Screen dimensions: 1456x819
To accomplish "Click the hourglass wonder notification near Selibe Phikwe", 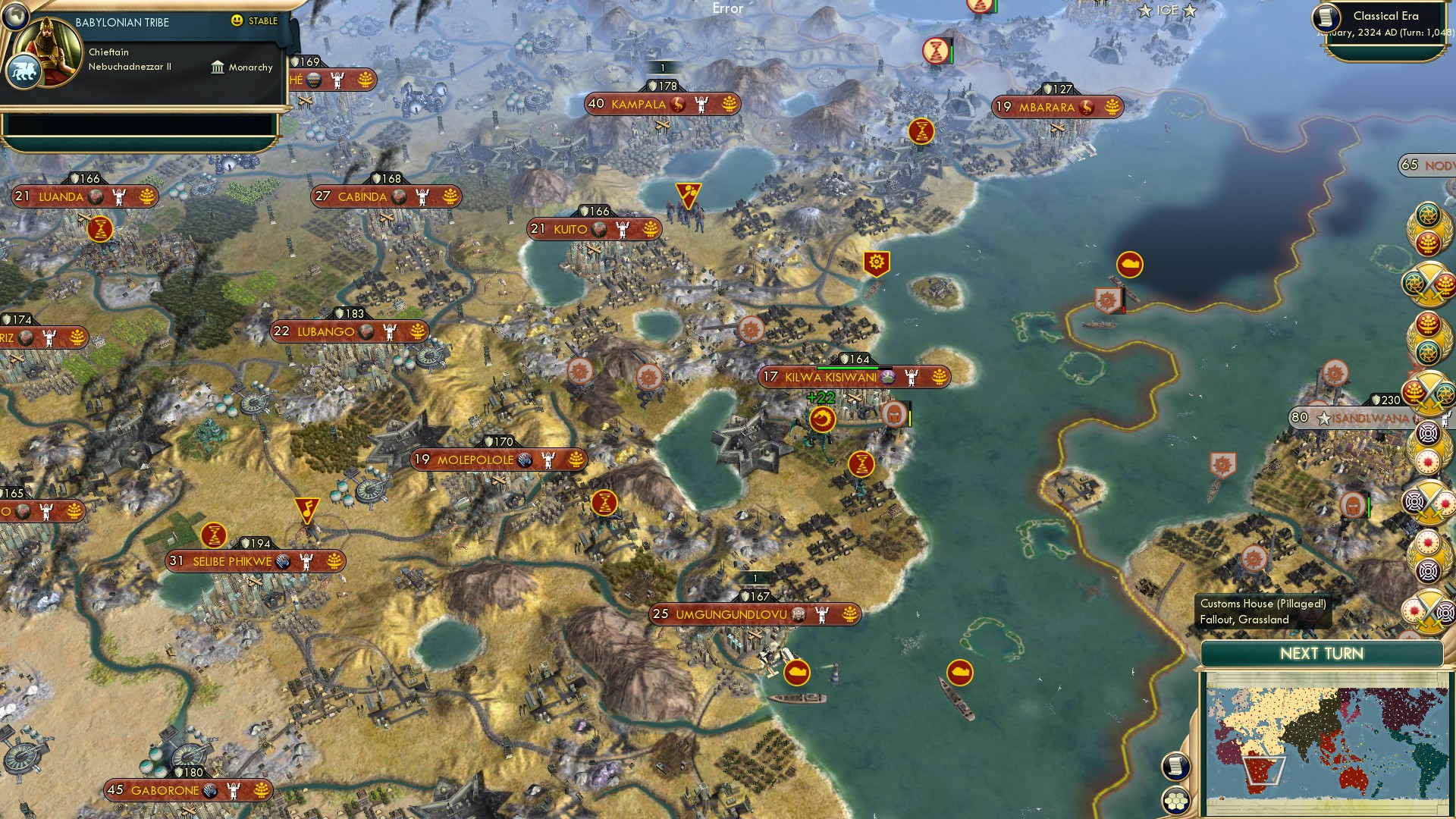I will pos(215,535).
